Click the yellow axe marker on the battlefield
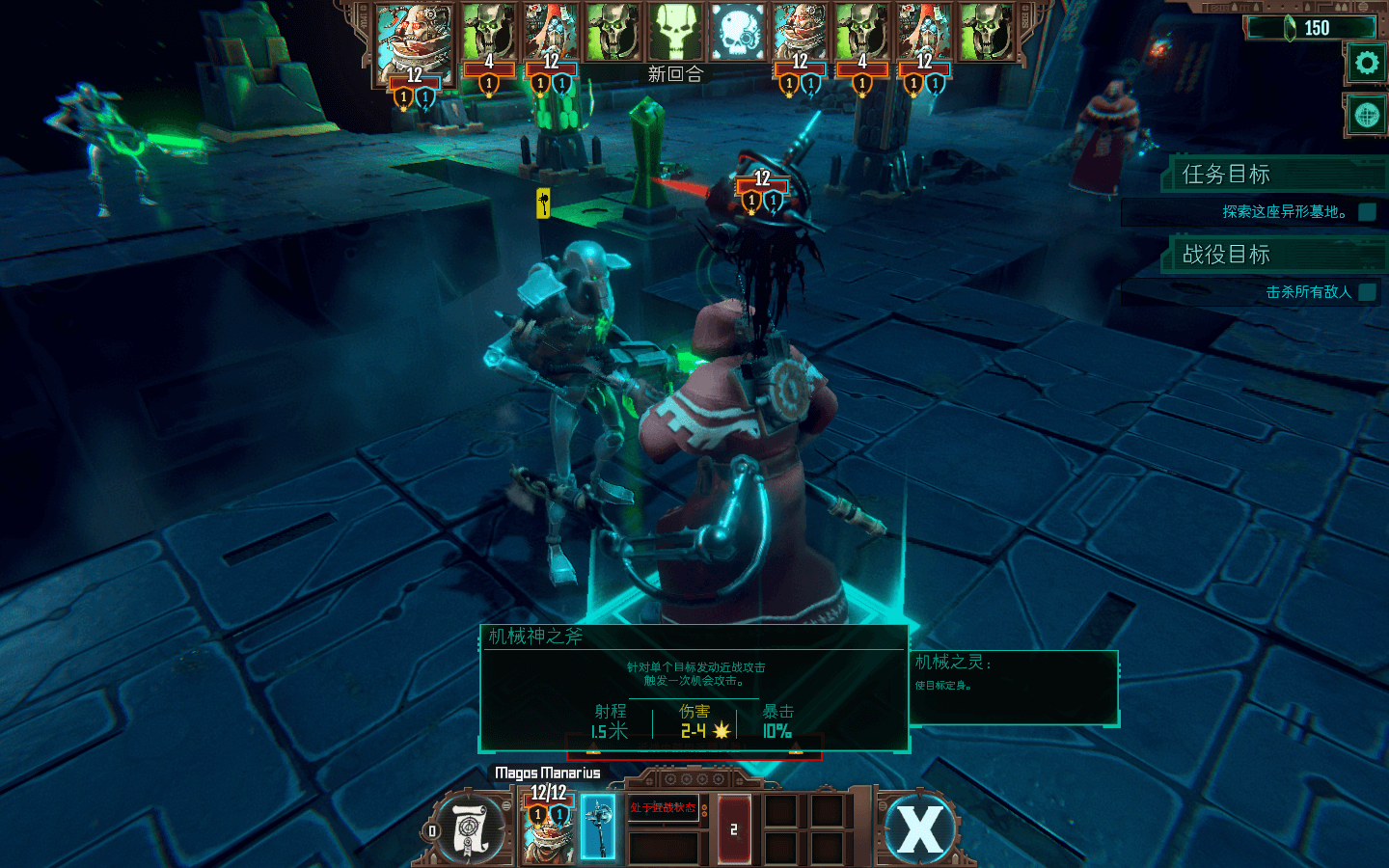Image resolution: width=1389 pixels, height=868 pixels. click(x=543, y=203)
